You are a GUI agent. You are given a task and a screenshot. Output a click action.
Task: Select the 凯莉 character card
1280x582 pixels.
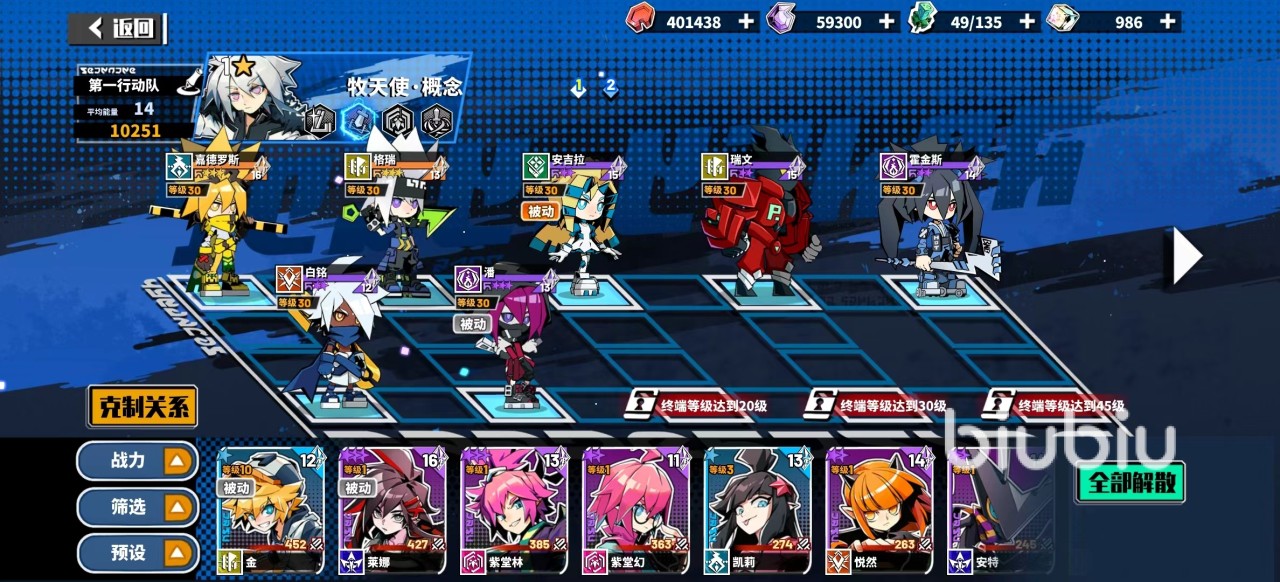(x=757, y=510)
